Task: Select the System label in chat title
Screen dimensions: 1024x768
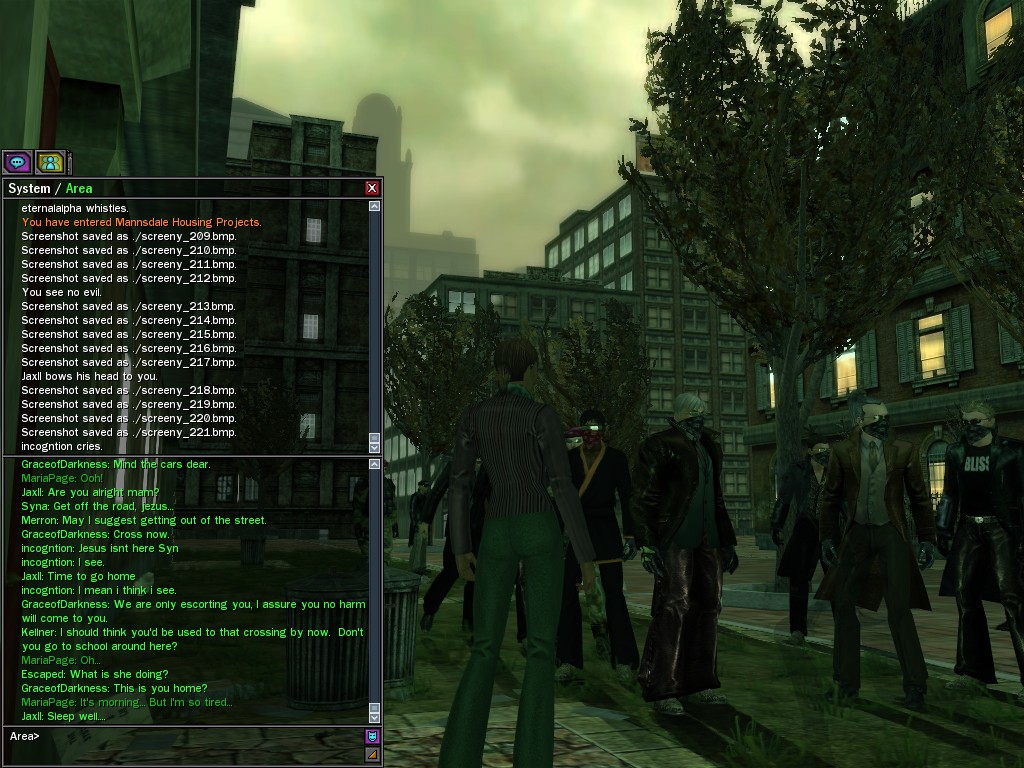Action: click(28, 188)
